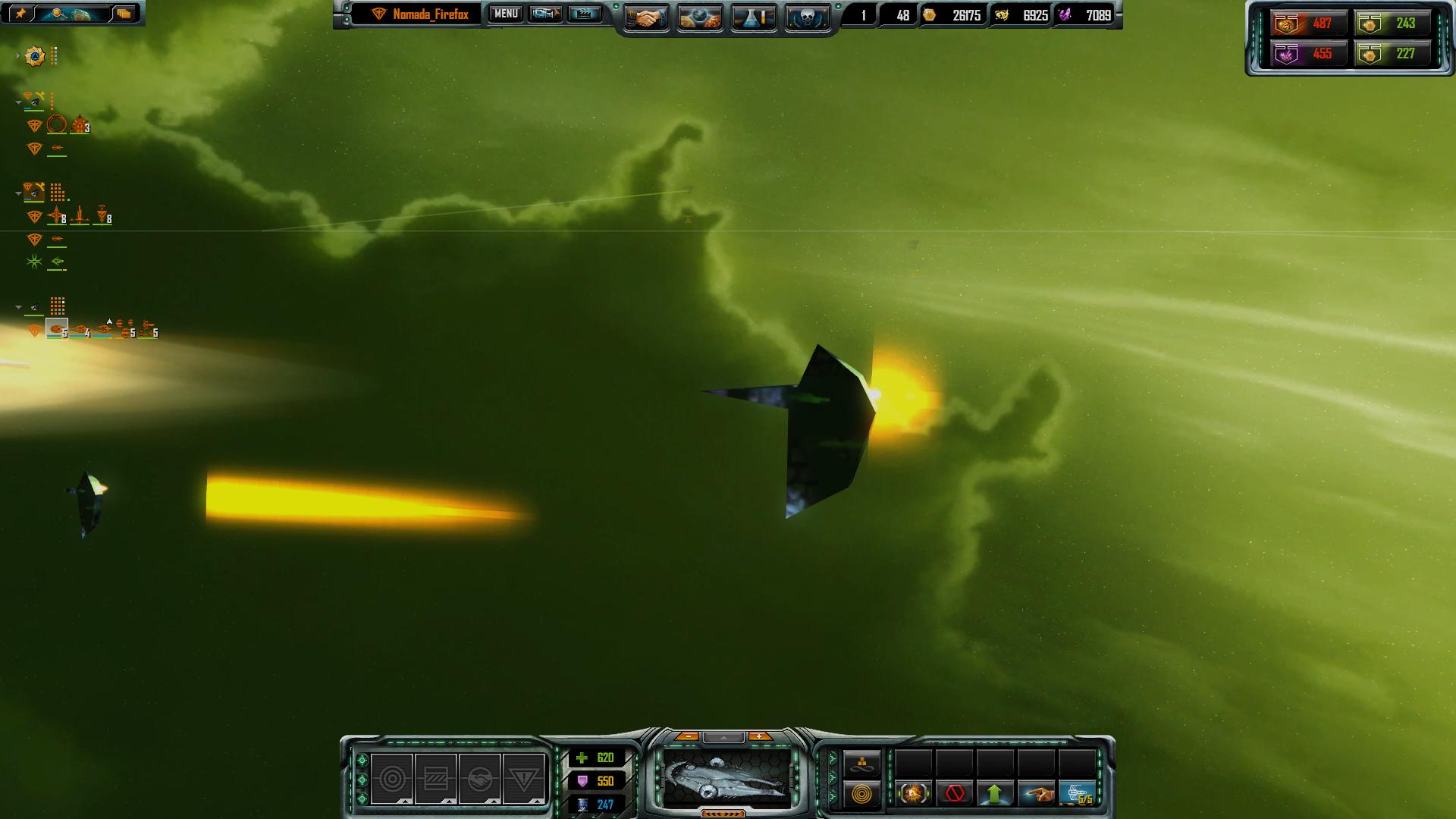Pin the empire tree with the pushpin
The image size is (1456, 819).
(x=21, y=14)
